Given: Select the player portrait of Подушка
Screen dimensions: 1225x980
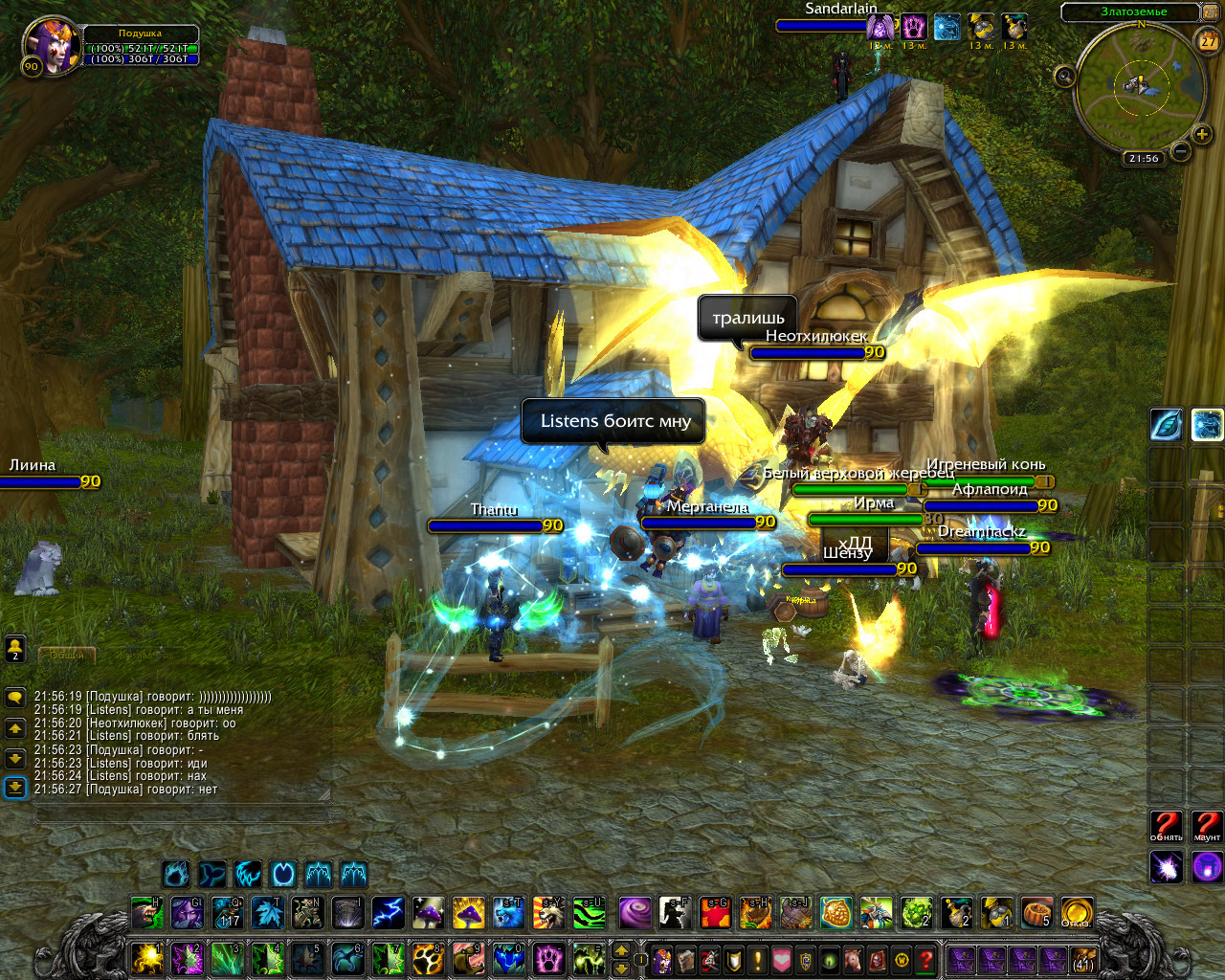Looking at the screenshot, I should (x=51, y=45).
